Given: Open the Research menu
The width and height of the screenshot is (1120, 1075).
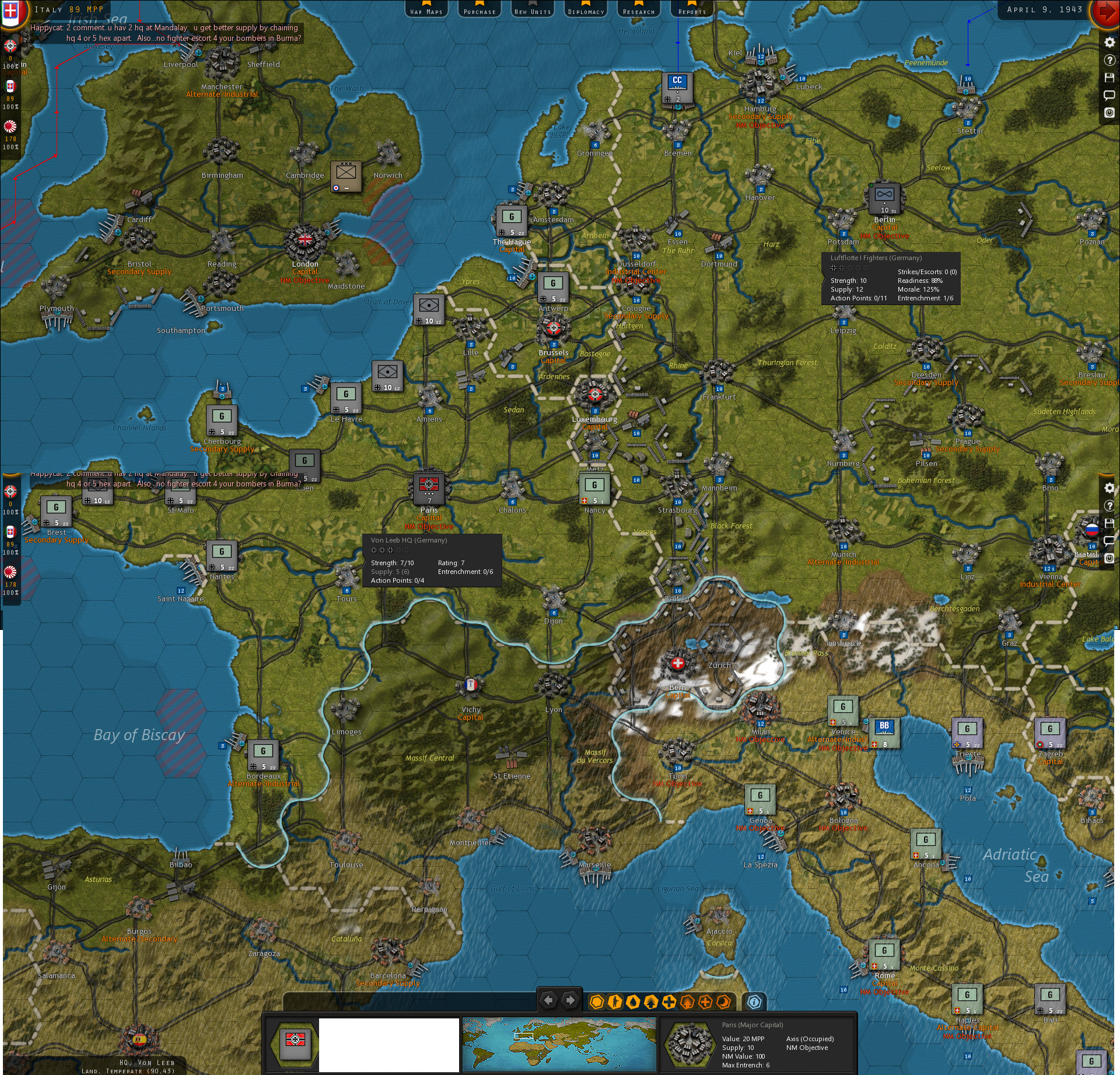Looking at the screenshot, I should pyautogui.click(x=638, y=9).
